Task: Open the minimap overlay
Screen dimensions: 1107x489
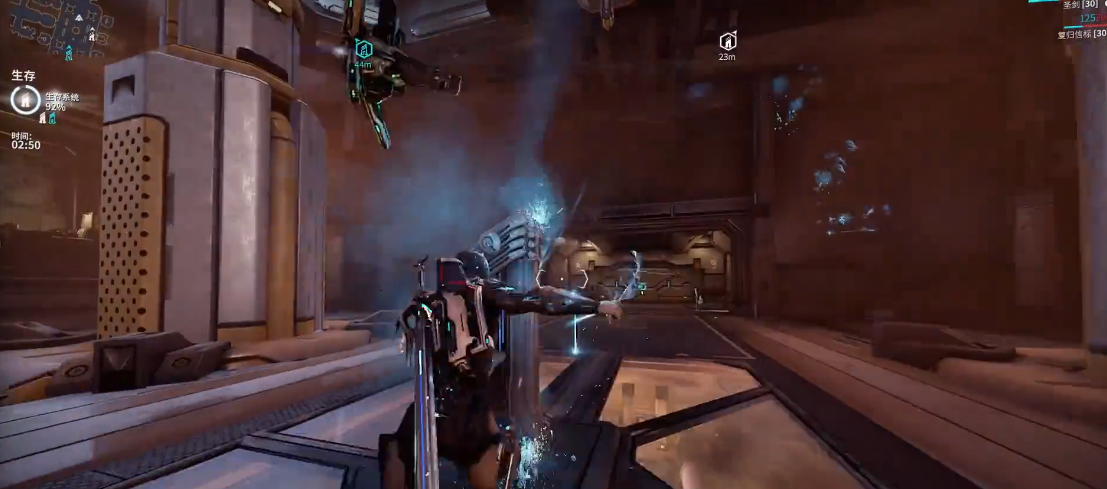Action: [62, 28]
